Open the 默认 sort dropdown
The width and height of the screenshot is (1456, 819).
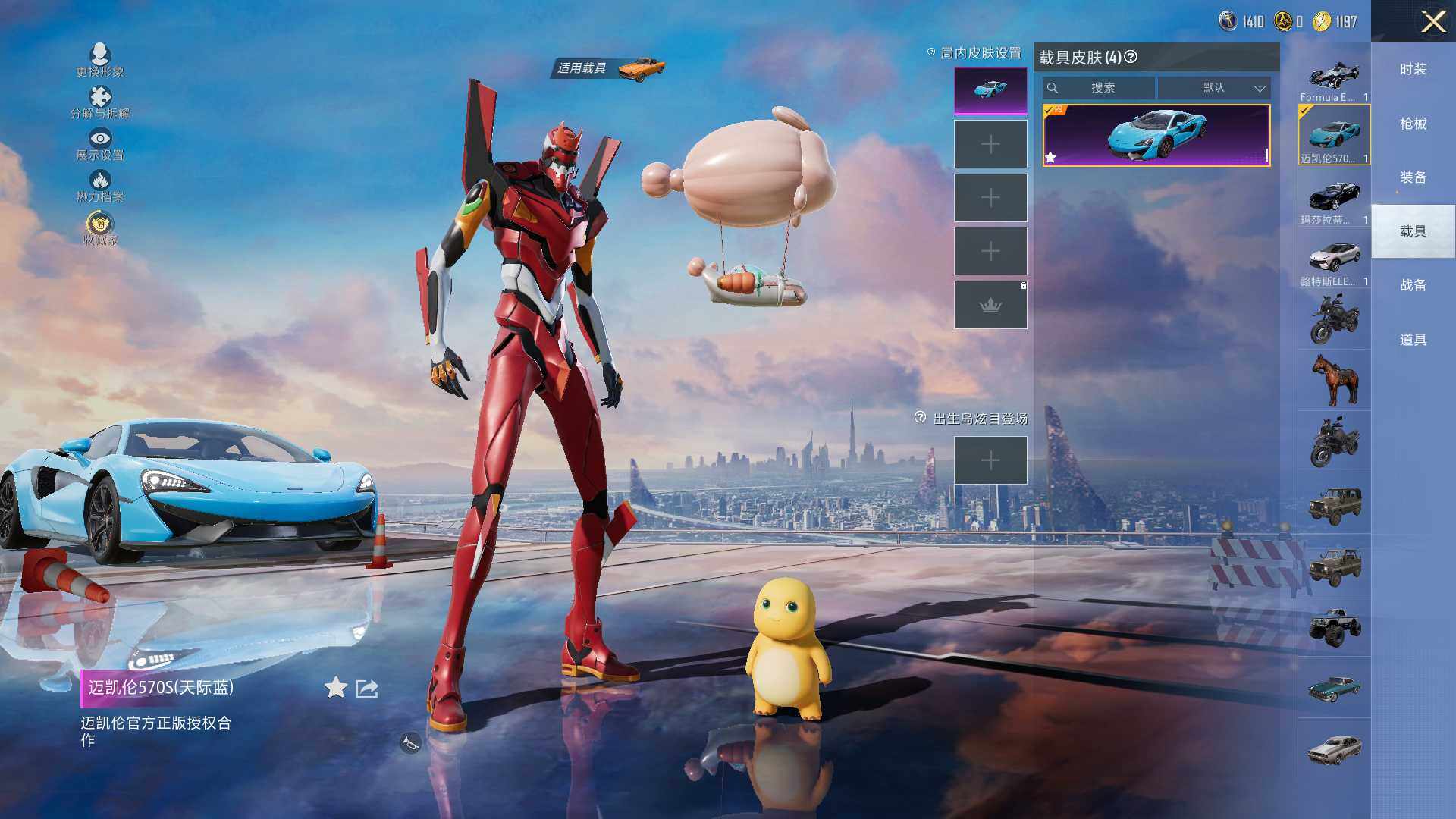pyautogui.click(x=1213, y=88)
